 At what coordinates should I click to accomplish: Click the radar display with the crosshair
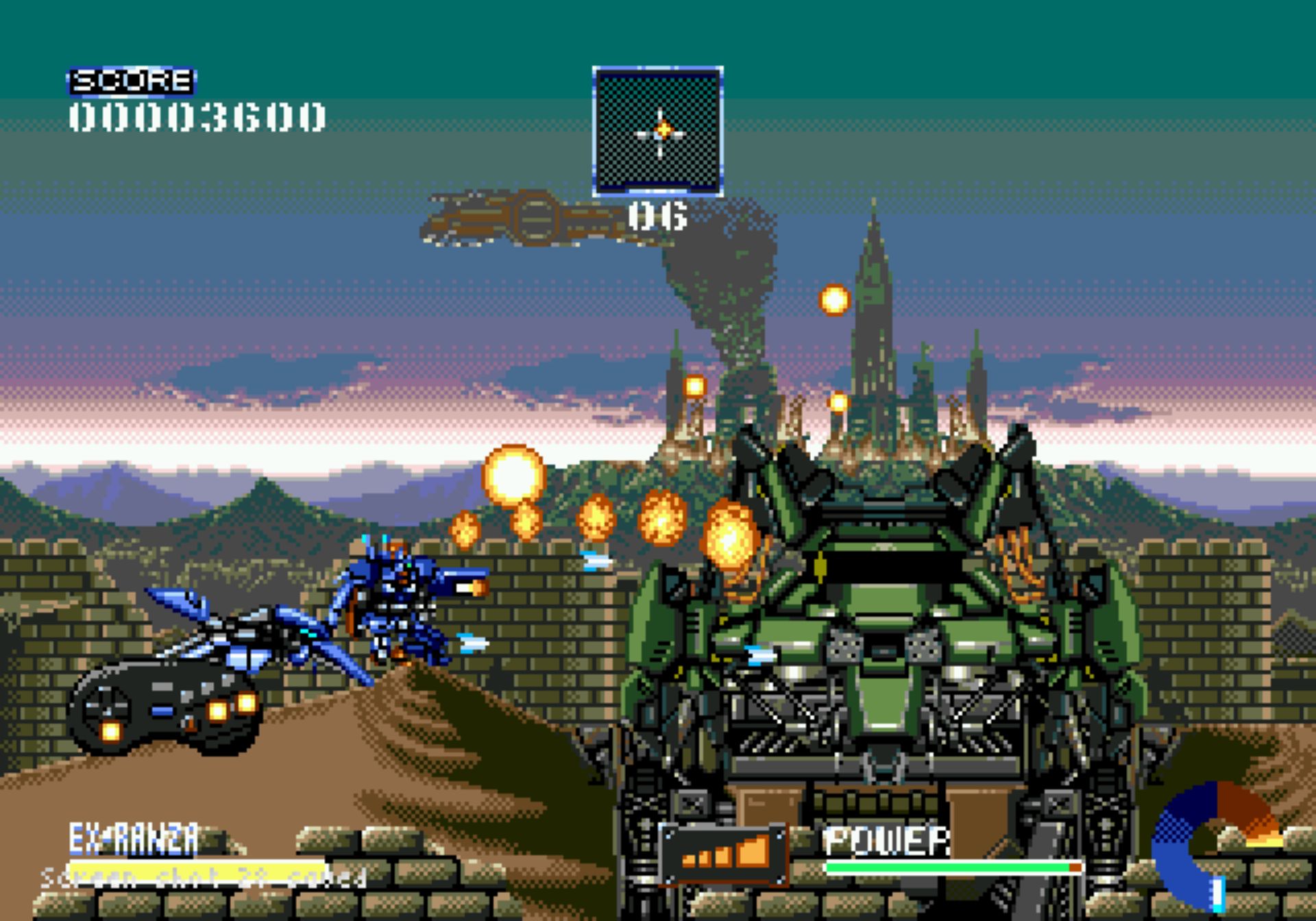[x=657, y=132]
